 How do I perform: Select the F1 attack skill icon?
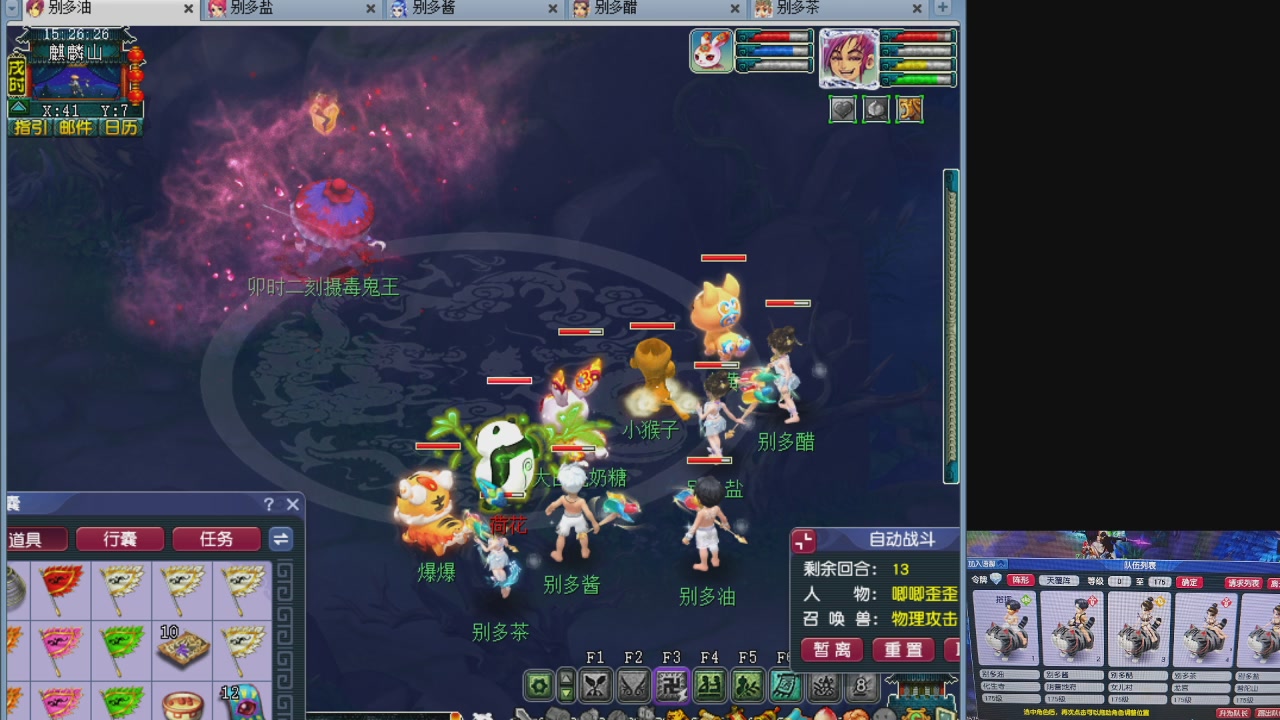(597, 684)
